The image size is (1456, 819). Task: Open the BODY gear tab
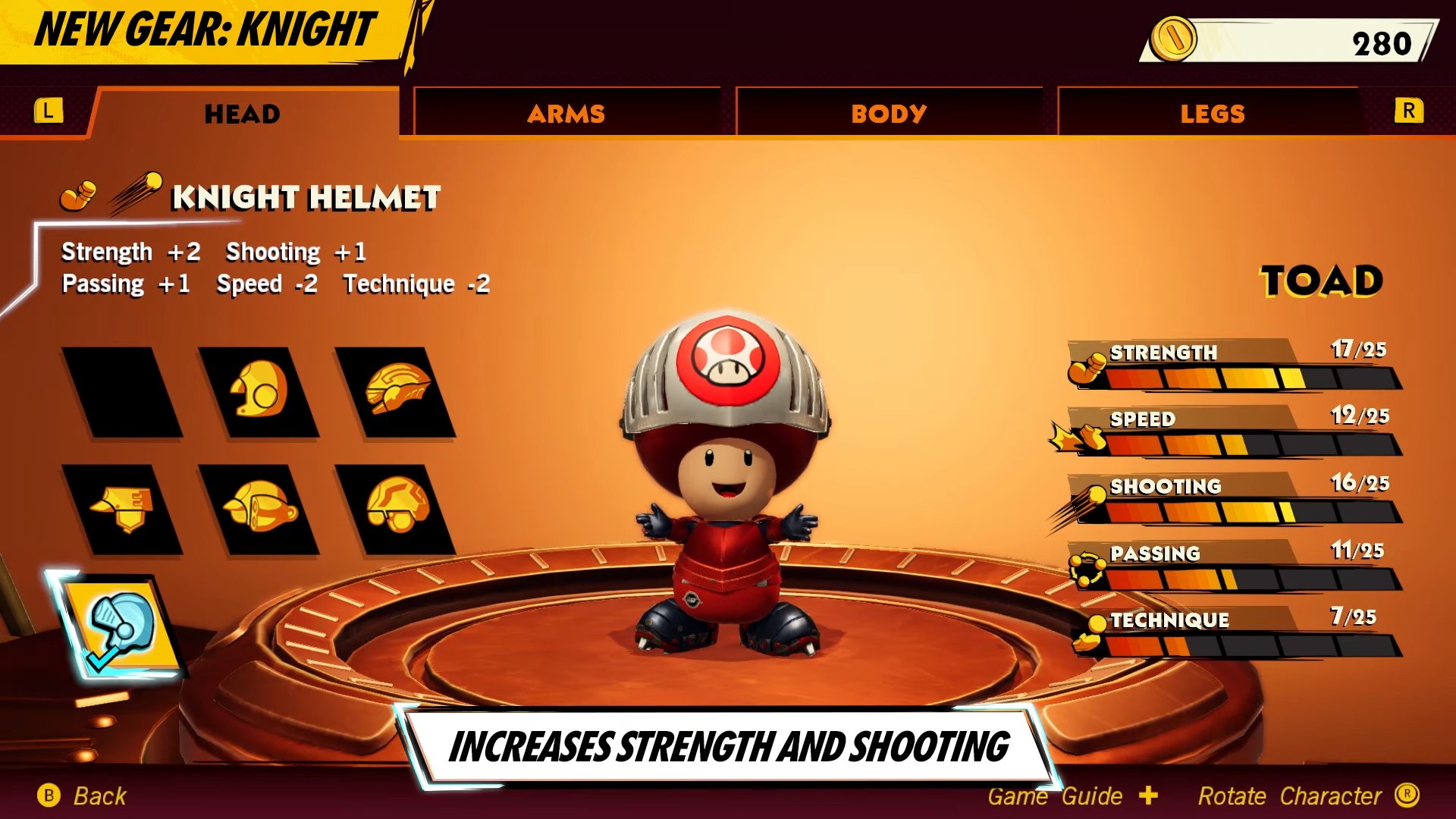pos(889,114)
